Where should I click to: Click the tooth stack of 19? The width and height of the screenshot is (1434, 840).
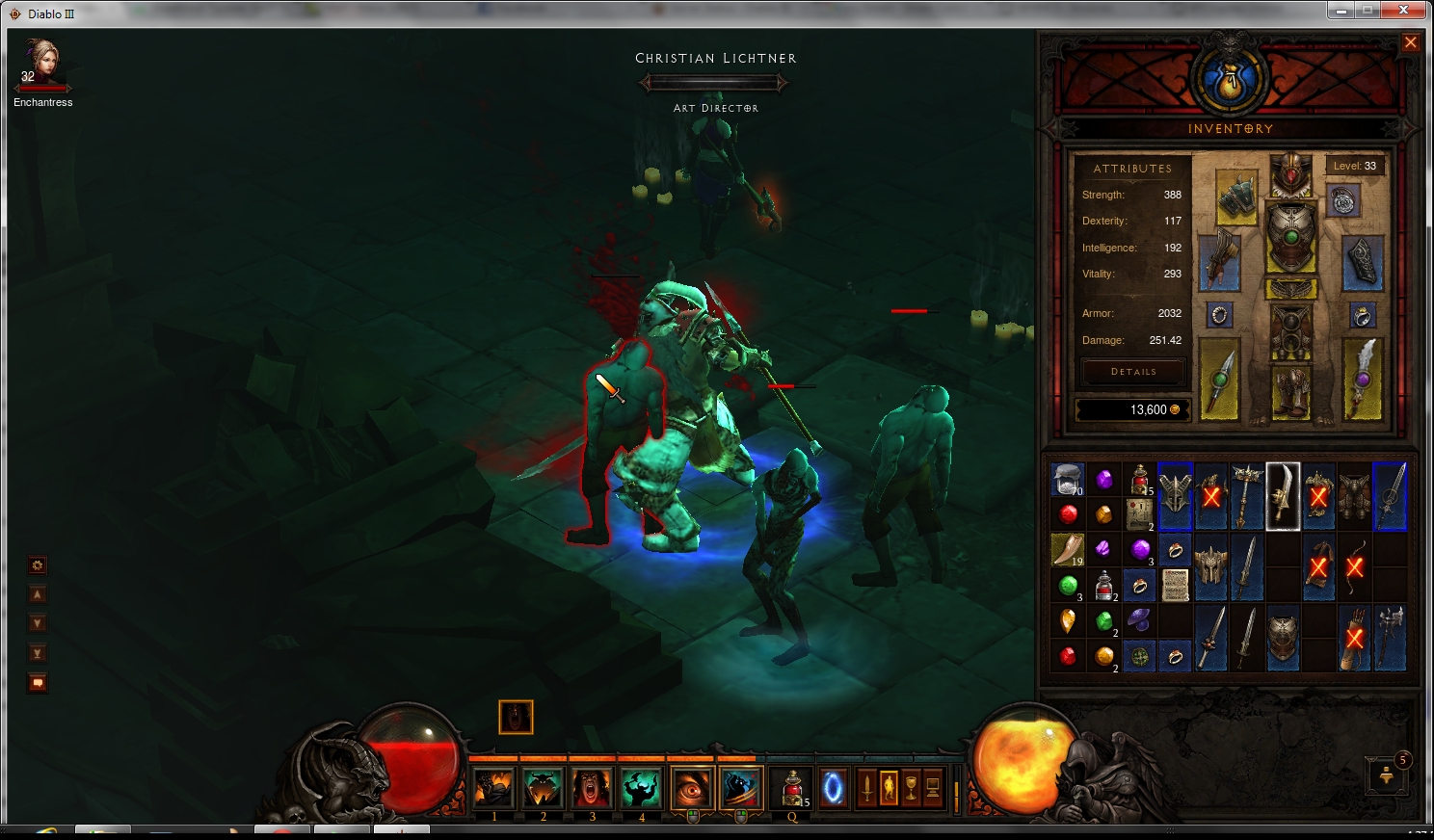click(1068, 549)
